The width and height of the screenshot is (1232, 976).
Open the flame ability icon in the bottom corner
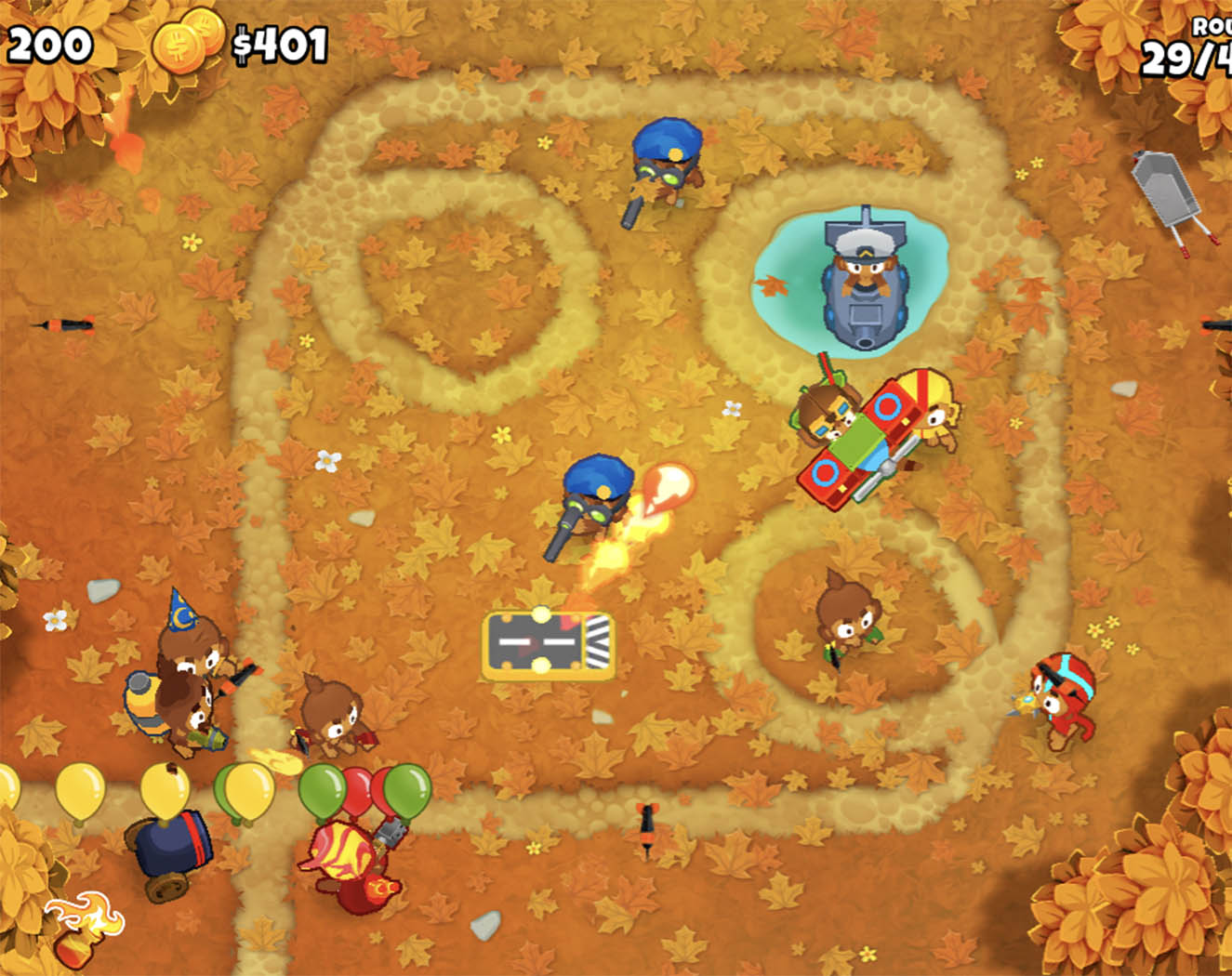point(84,916)
